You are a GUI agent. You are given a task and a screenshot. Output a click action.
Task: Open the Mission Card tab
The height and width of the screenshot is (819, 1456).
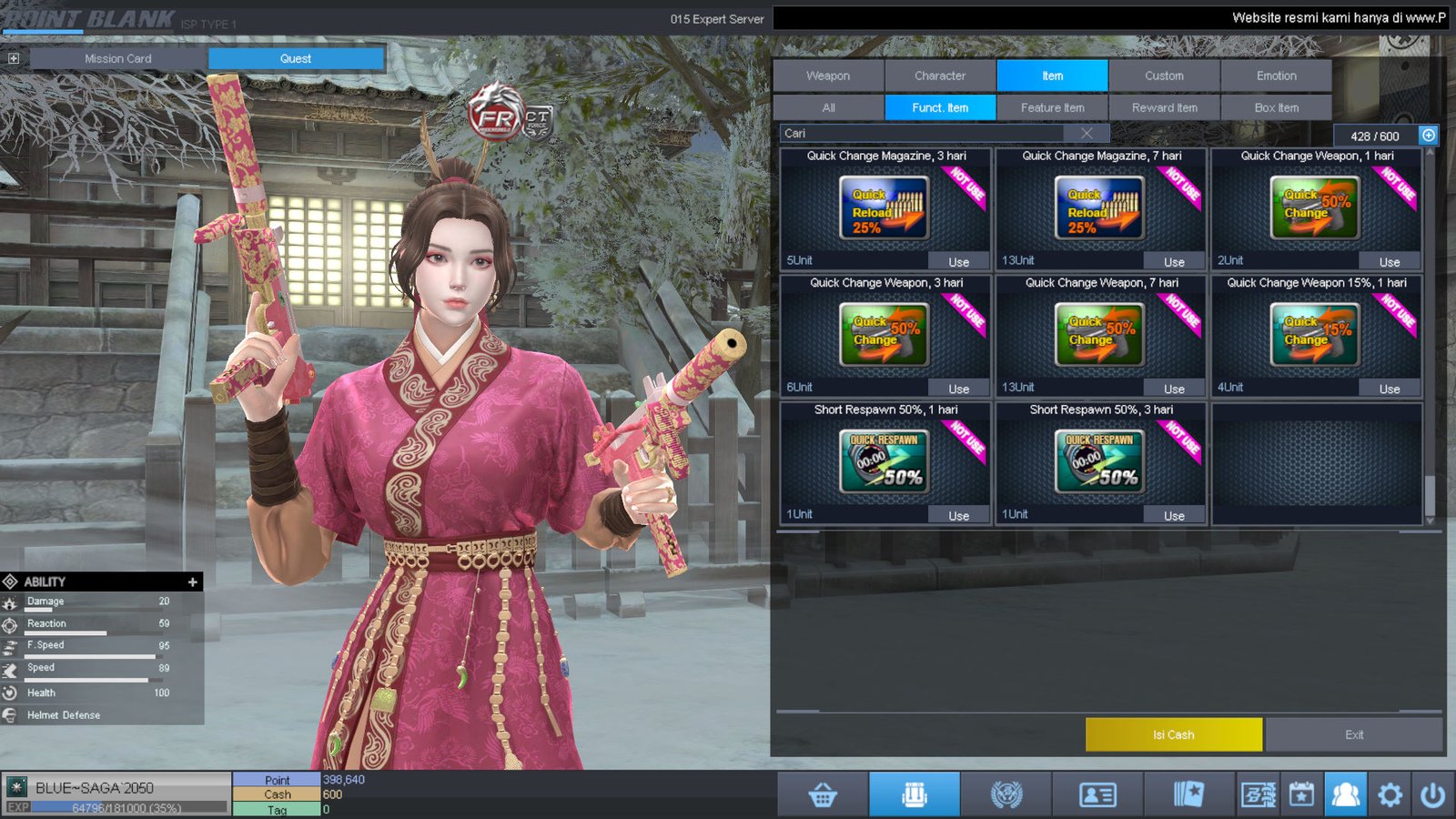(118, 58)
